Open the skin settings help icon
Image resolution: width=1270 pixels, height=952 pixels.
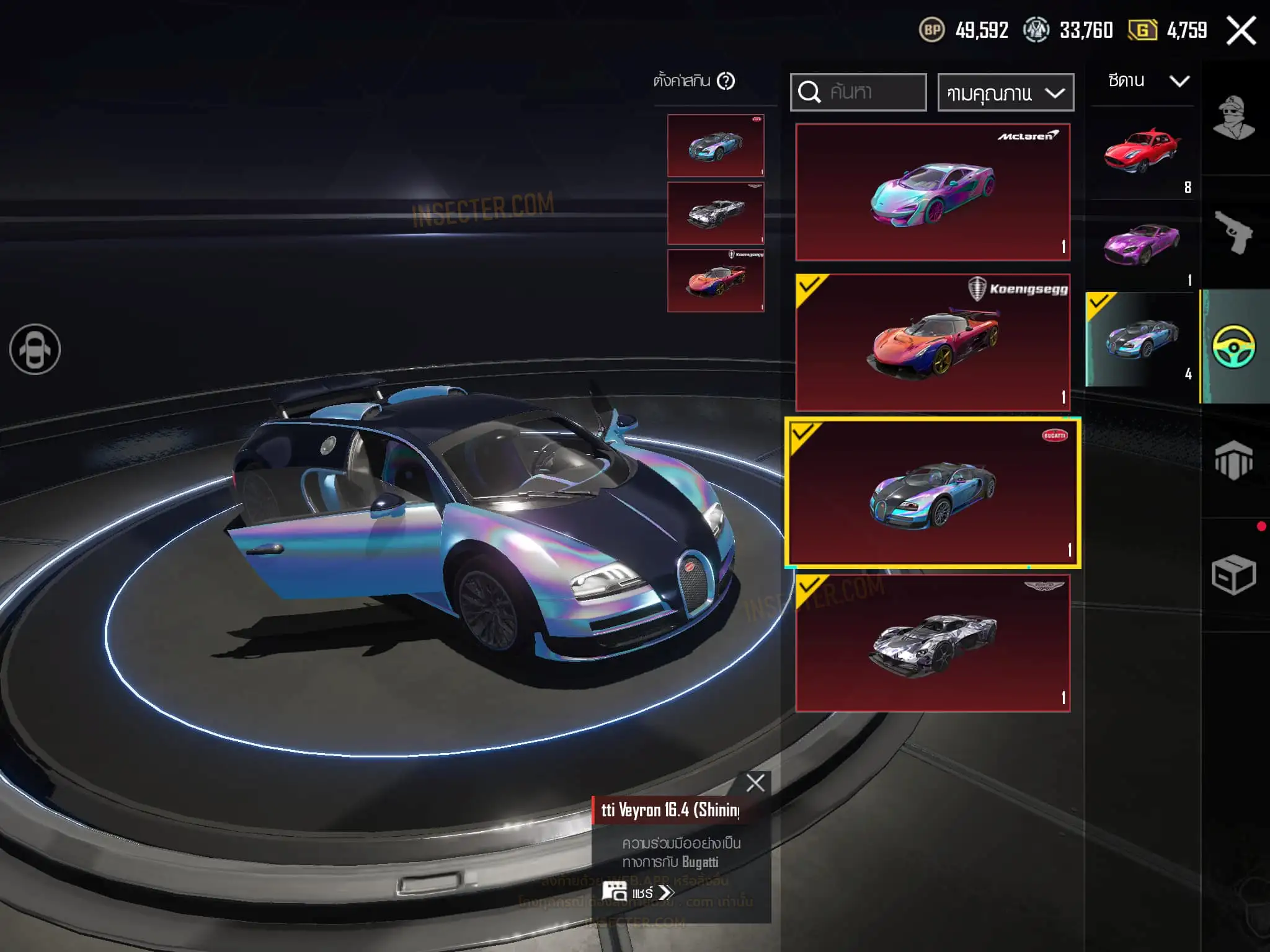point(726,81)
